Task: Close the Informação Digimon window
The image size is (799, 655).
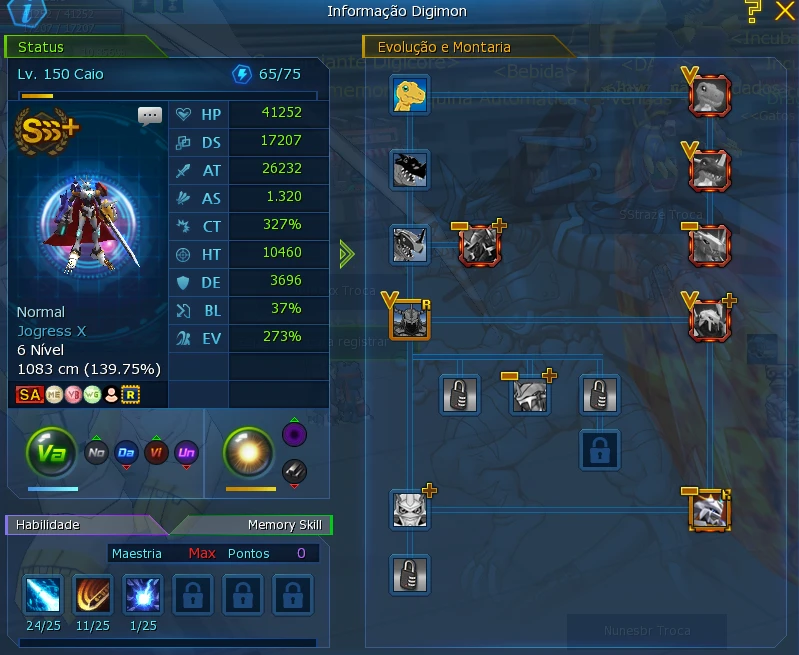Action: 783,12
